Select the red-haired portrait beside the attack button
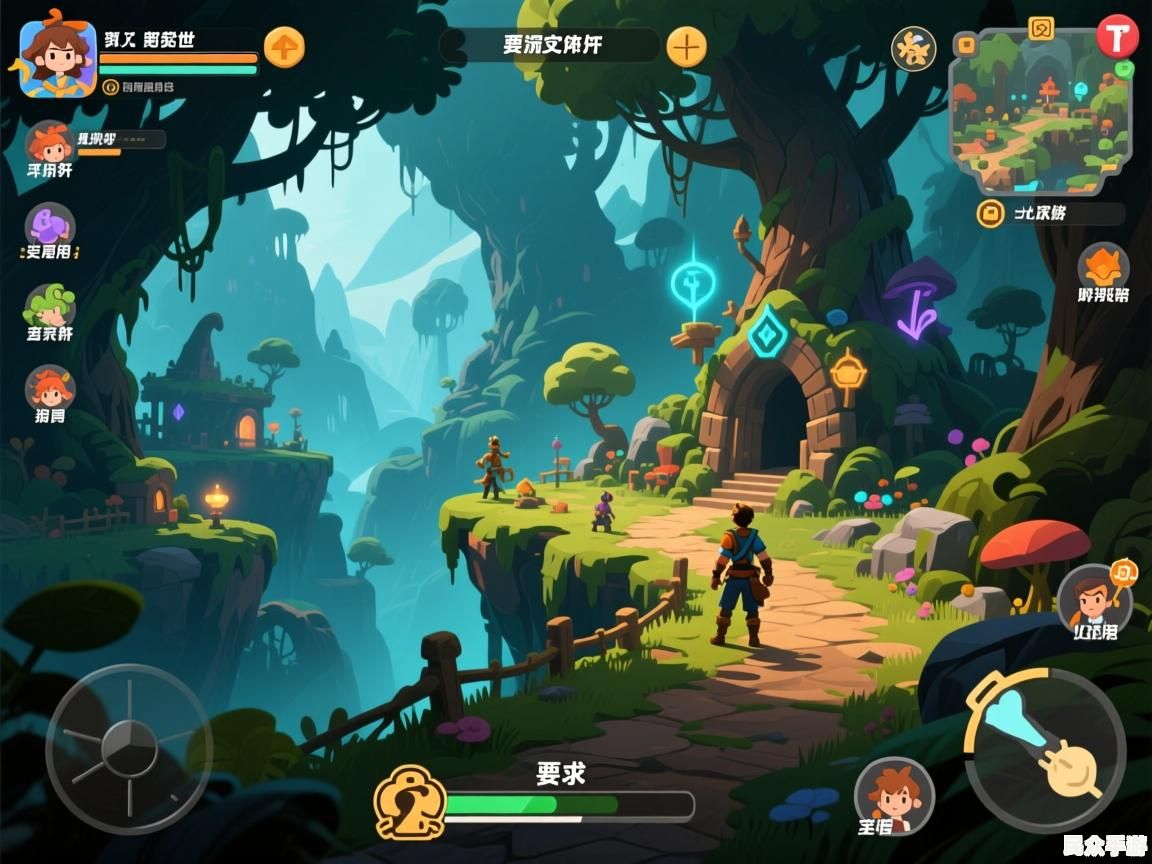Viewport: 1152px width, 864px height. click(893, 796)
